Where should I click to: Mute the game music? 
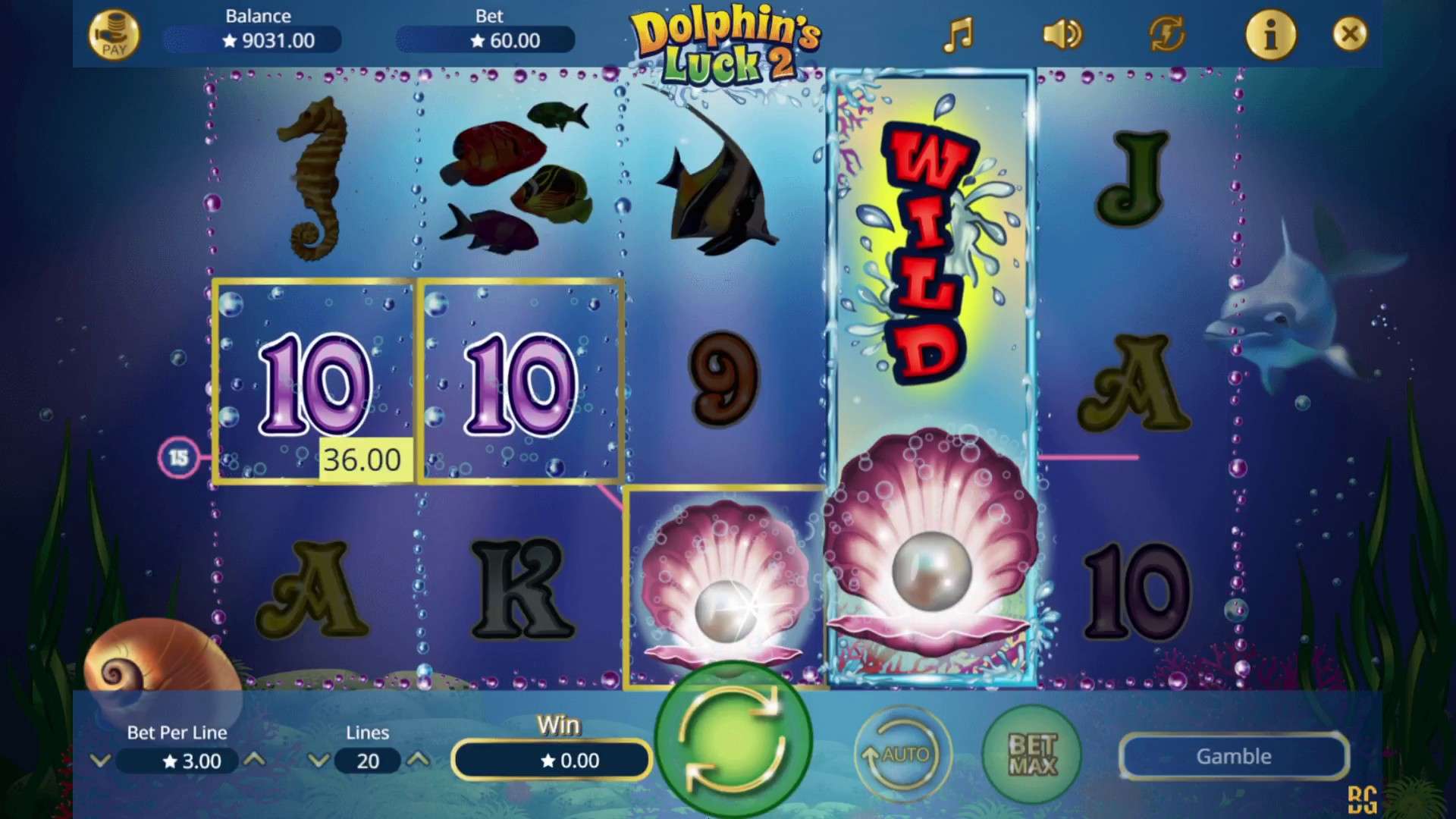959,34
